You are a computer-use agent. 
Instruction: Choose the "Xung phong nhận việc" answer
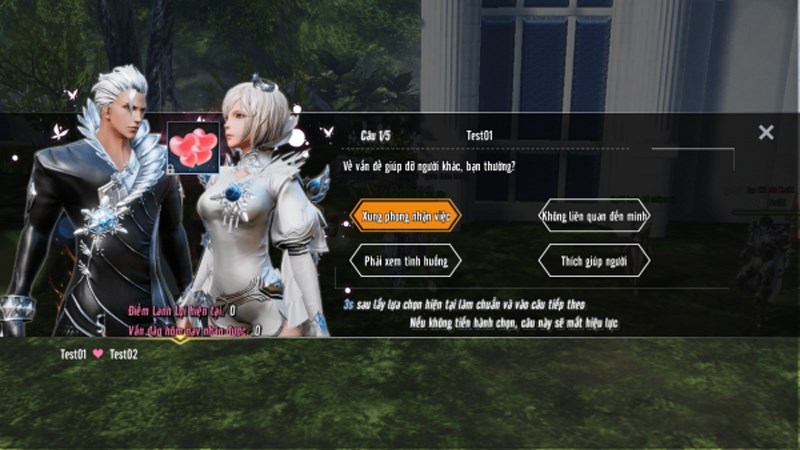pyautogui.click(x=405, y=215)
